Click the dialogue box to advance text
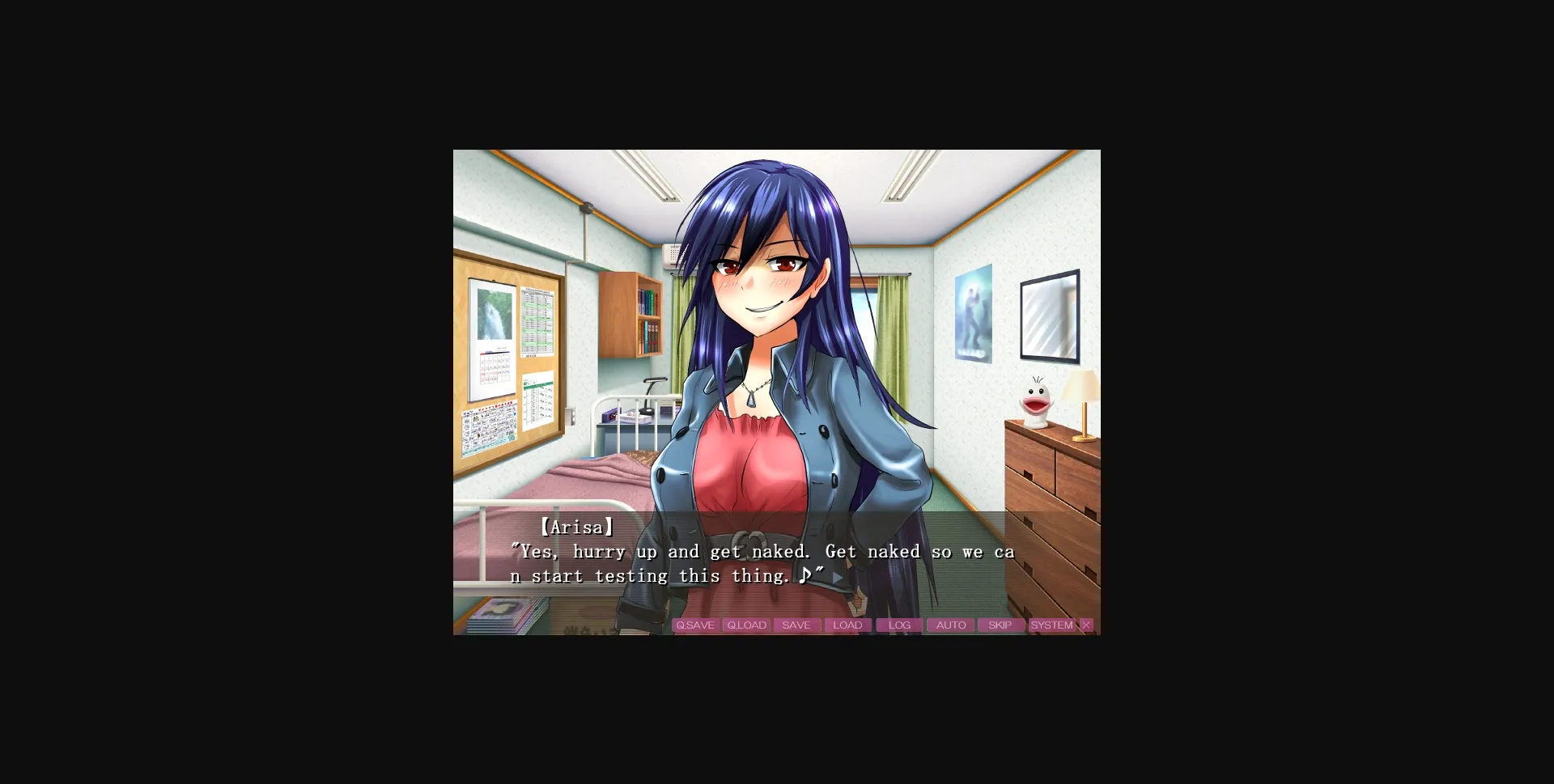1554x784 pixels. 728,558
